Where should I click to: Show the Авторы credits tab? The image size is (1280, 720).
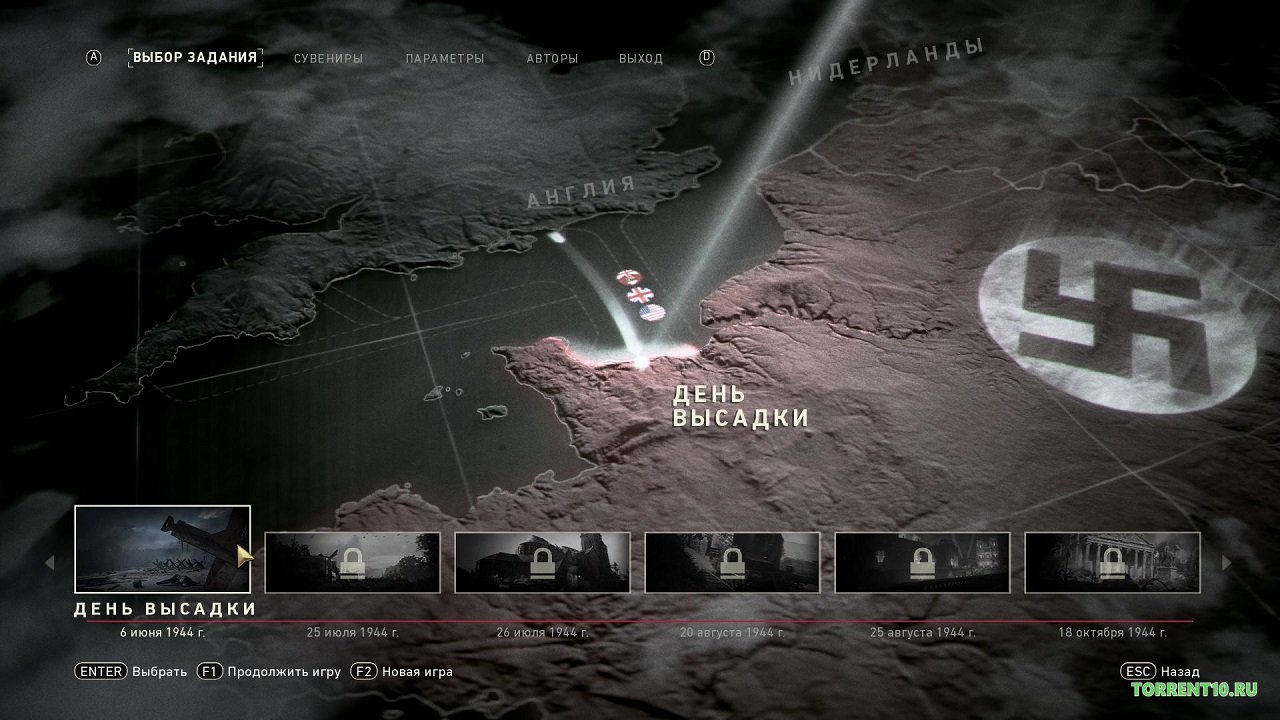552,58
